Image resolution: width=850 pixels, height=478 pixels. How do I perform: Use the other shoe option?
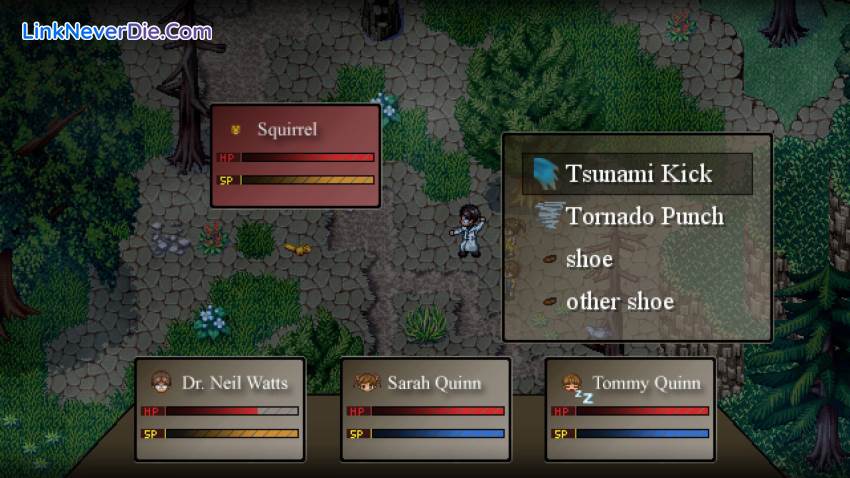tap(619, 301)
